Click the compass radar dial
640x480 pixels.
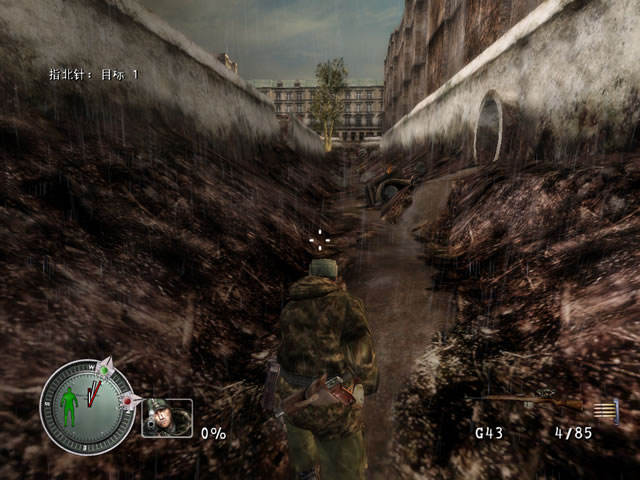[x=87, y=407]
